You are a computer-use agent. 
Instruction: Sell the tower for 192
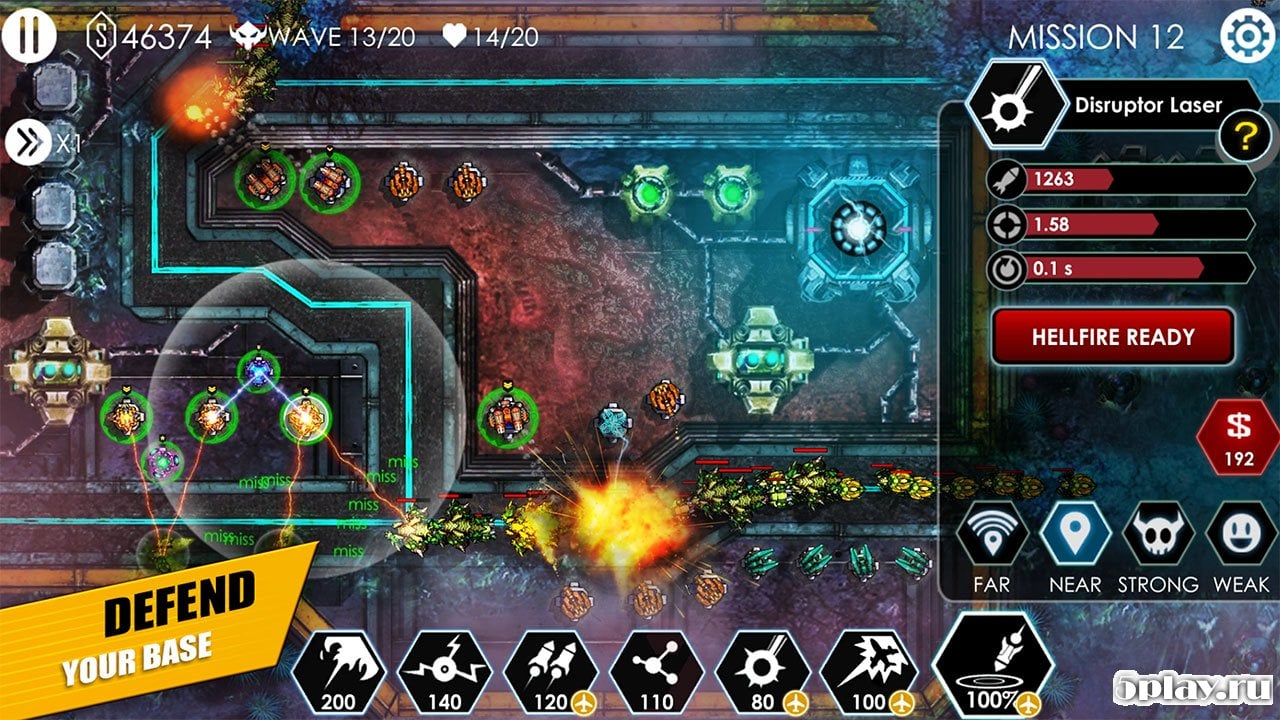tap(1238, 437)
